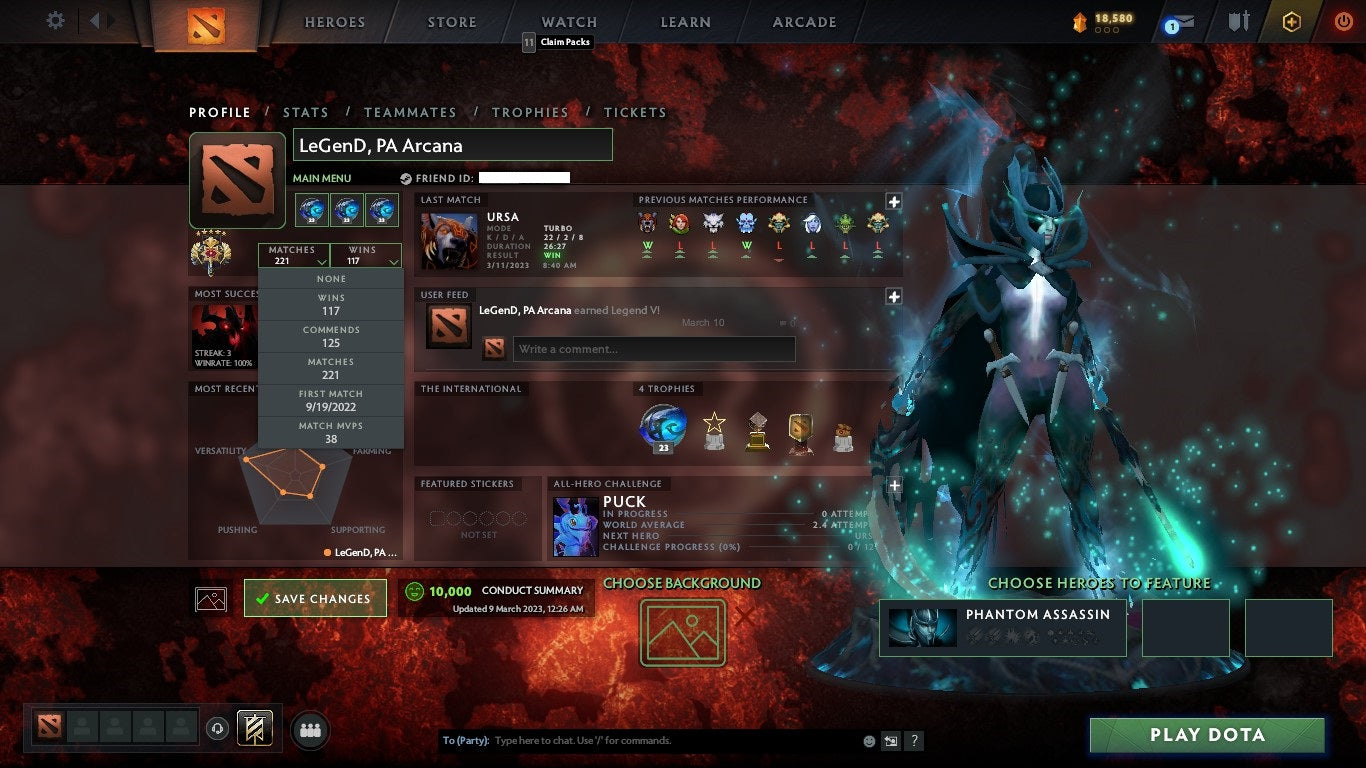Image resolution: width=1366 pixels, height=768 pixels.
Task: Open the Dota Plus hexagon icon
Action: pos(1292,20)
